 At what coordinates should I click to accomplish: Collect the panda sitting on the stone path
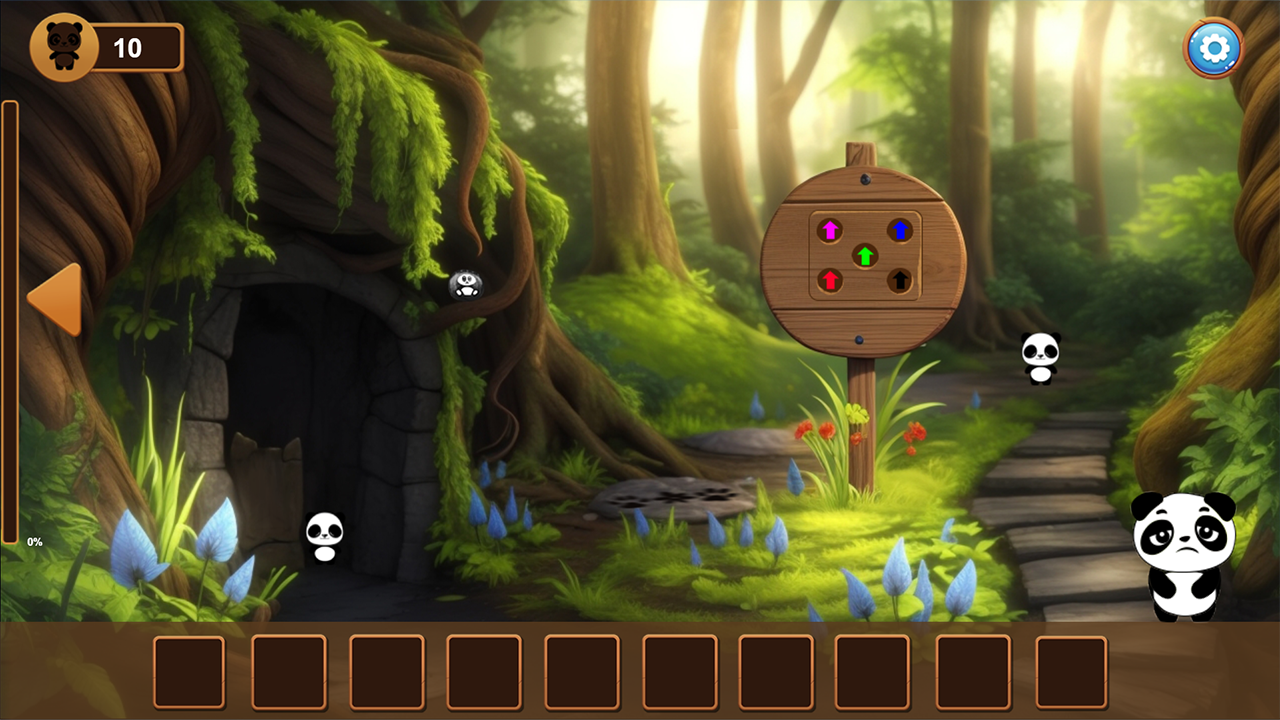pos(1042,357)
